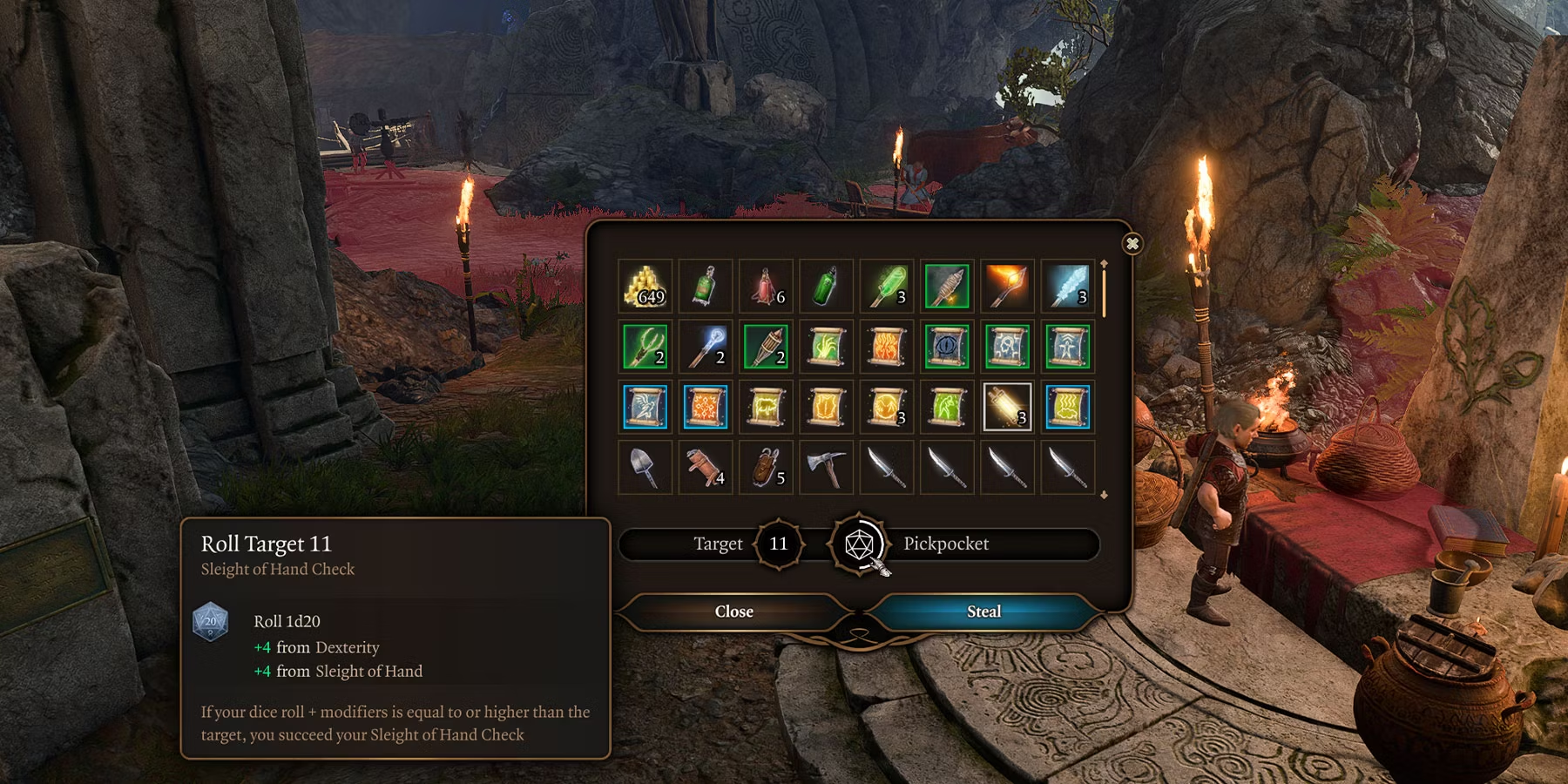The height and width of the screenshot is (784, 1568).
Task: Select the shovel in the bottom row
Action: click(645, 467)
